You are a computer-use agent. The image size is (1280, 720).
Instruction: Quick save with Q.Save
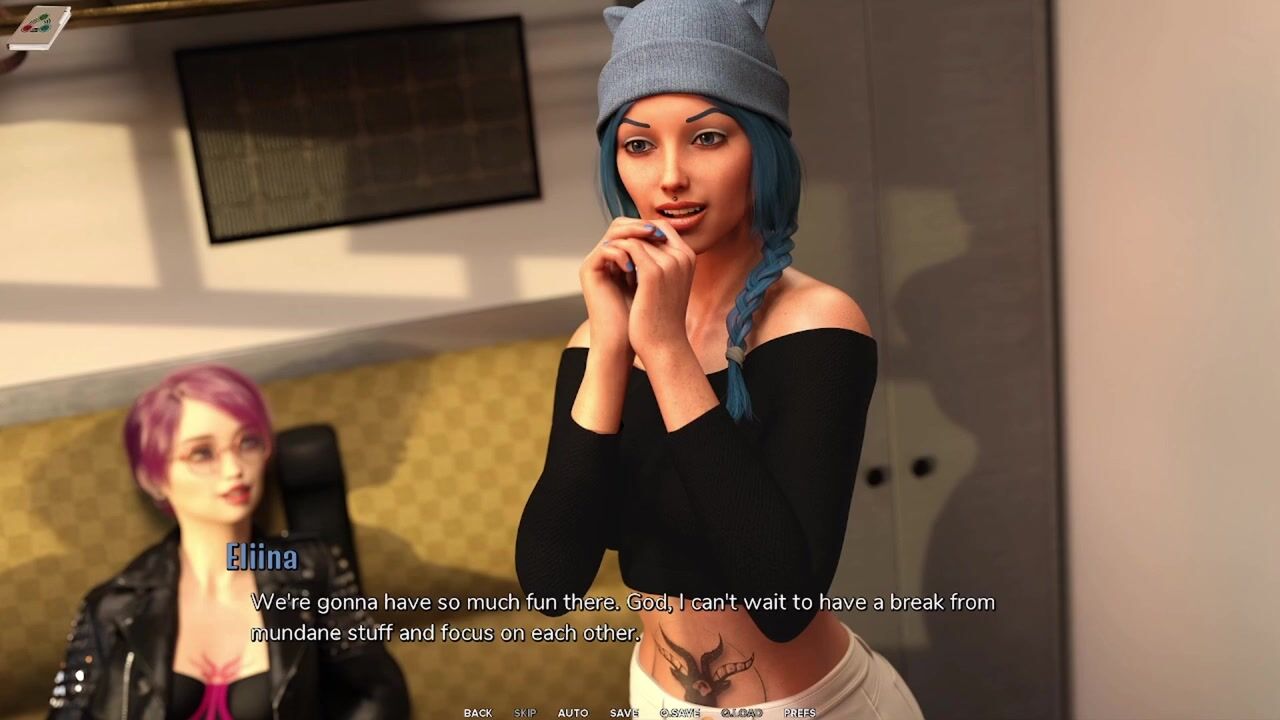680,713
